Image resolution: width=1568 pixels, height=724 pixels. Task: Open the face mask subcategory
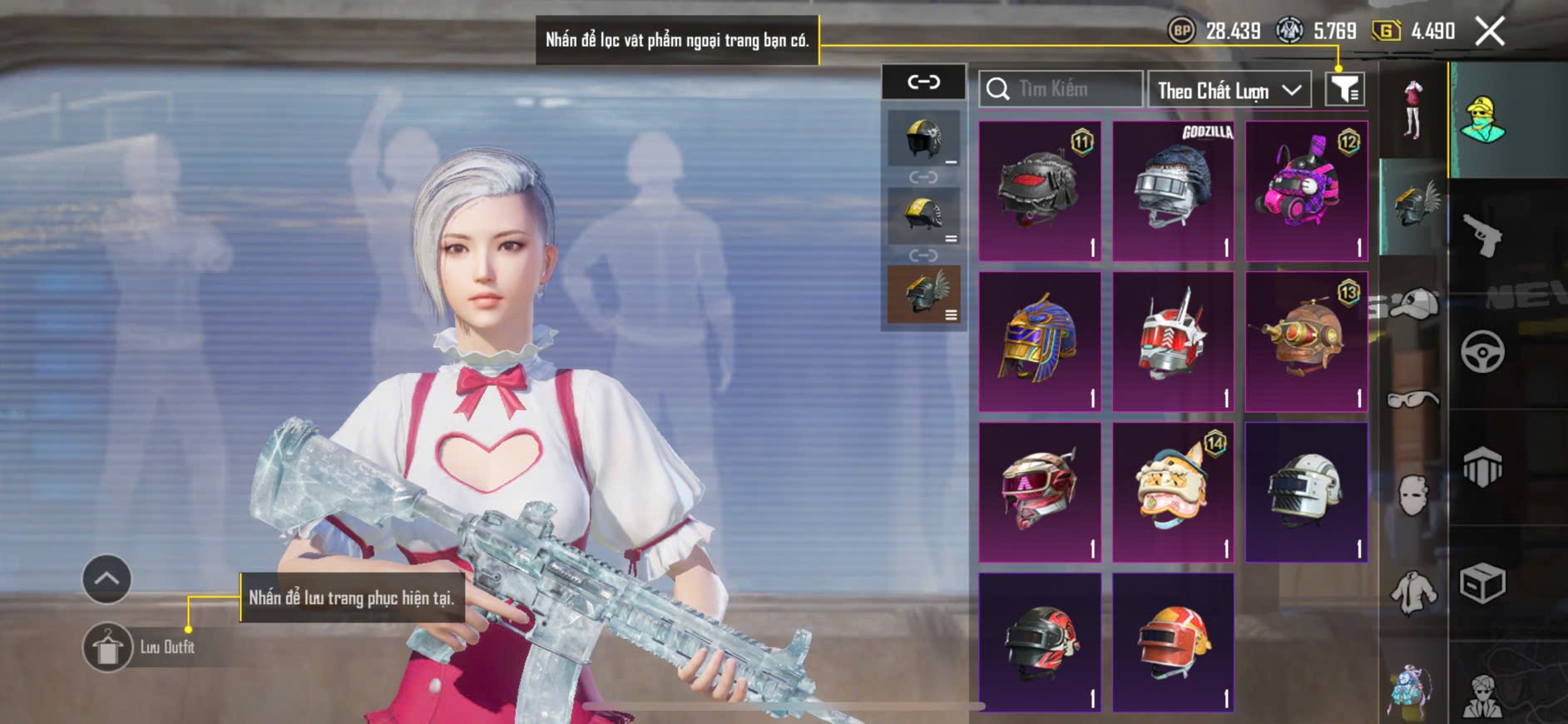coord(1412,496)
